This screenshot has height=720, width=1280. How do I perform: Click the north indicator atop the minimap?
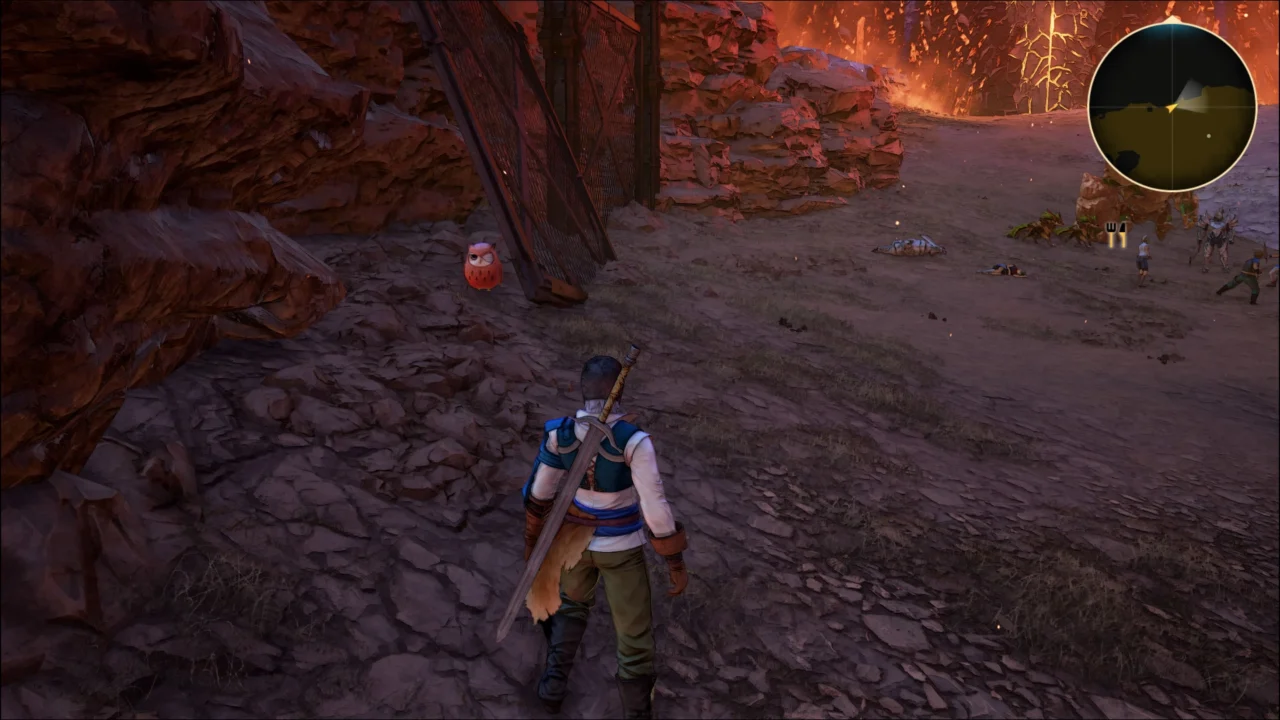(1171, 18)
